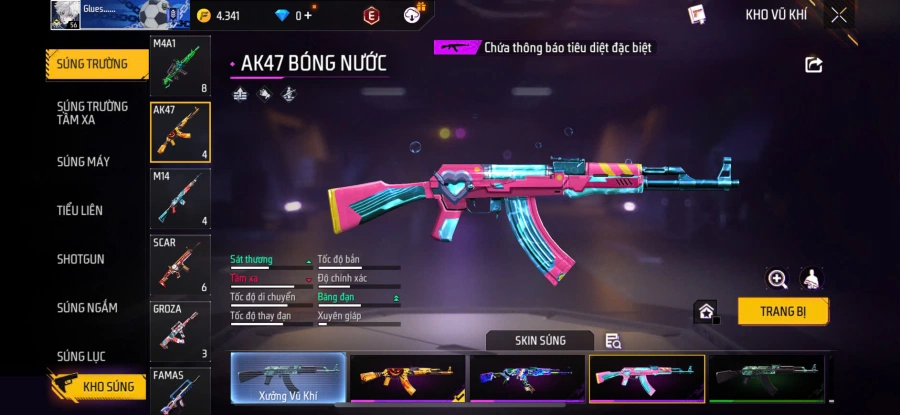Select the SCAR weapon slot
Image resolution: width=900 pixels, height=415 pixels.
click(180, 264)
